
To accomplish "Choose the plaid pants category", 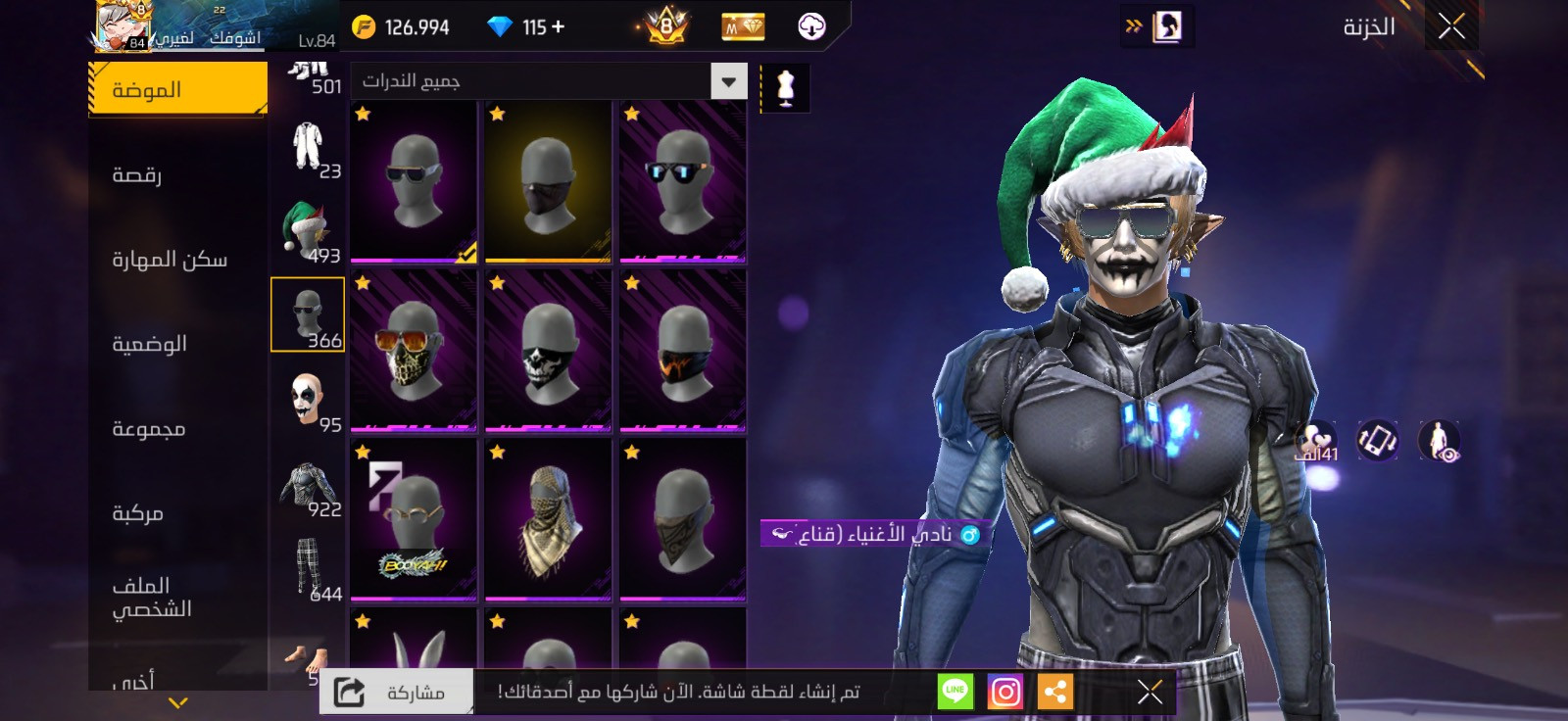I will click(x=308, y=568).
